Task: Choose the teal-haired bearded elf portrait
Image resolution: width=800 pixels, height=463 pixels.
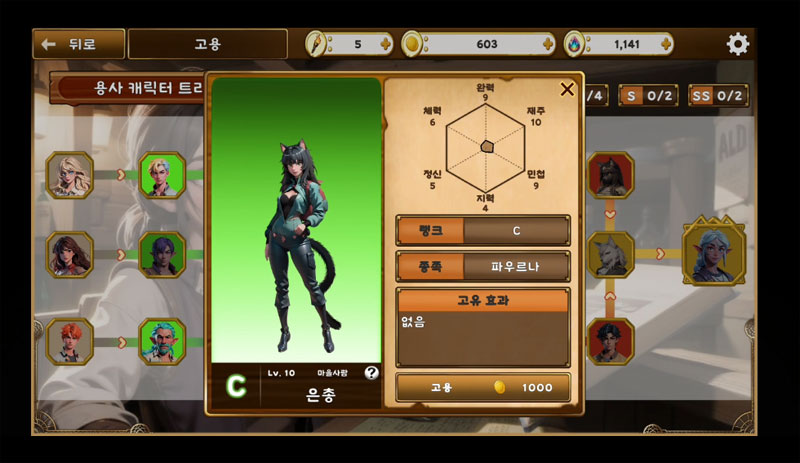Action: pos(161,341)
